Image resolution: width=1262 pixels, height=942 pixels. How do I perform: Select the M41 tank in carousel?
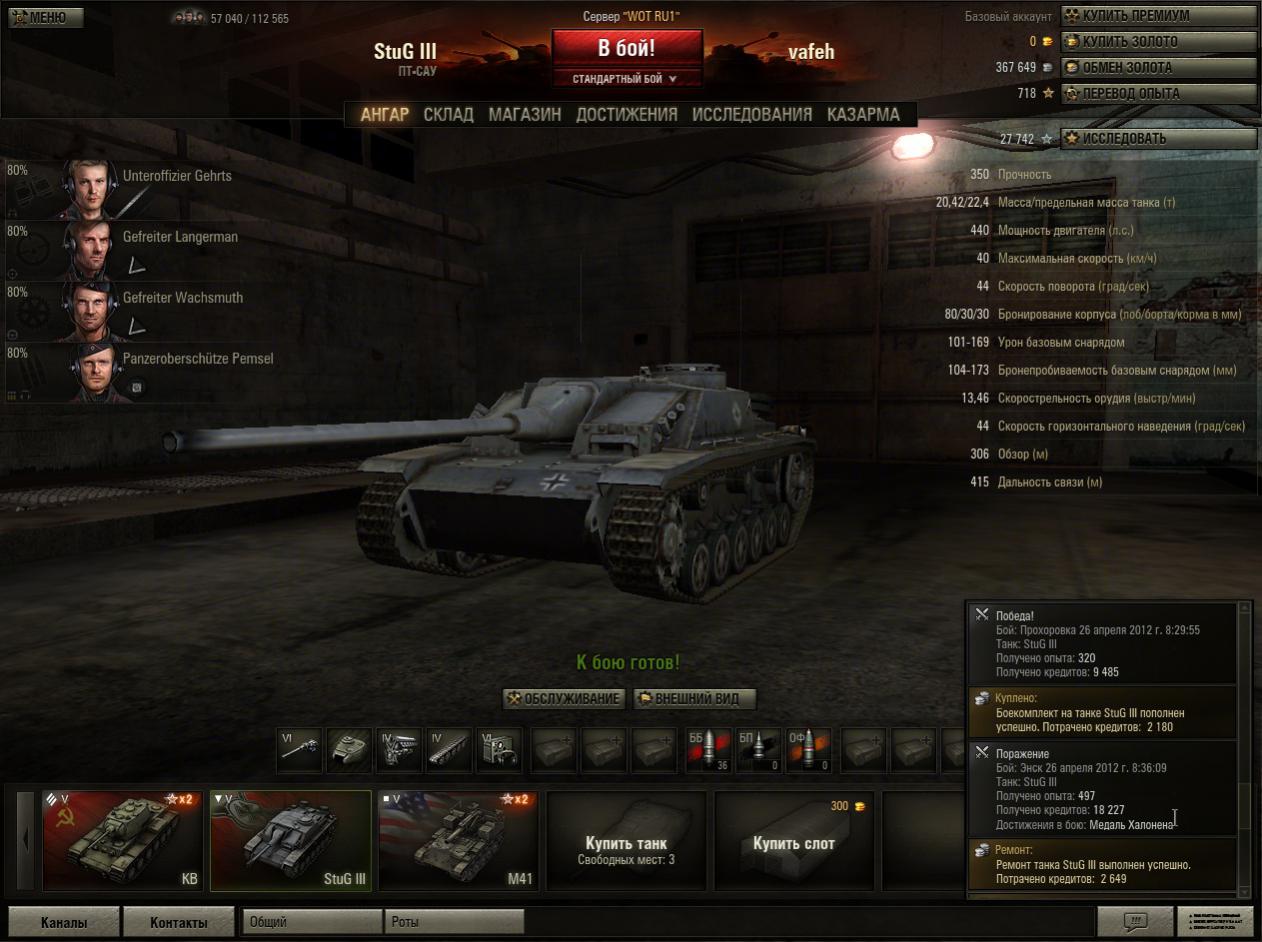click(x=458, y=841)
